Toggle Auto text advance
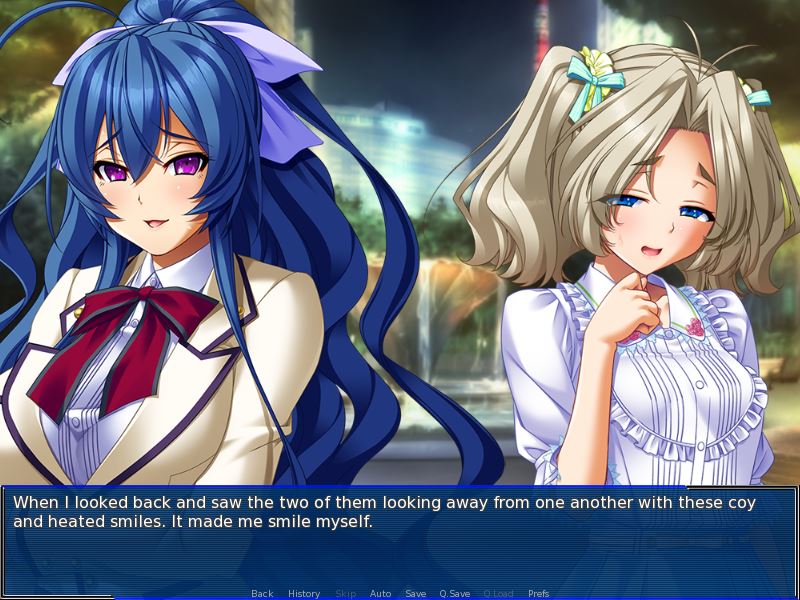This screenshot has height=600, width=800. pyautogui.click(x=380, y=594)
